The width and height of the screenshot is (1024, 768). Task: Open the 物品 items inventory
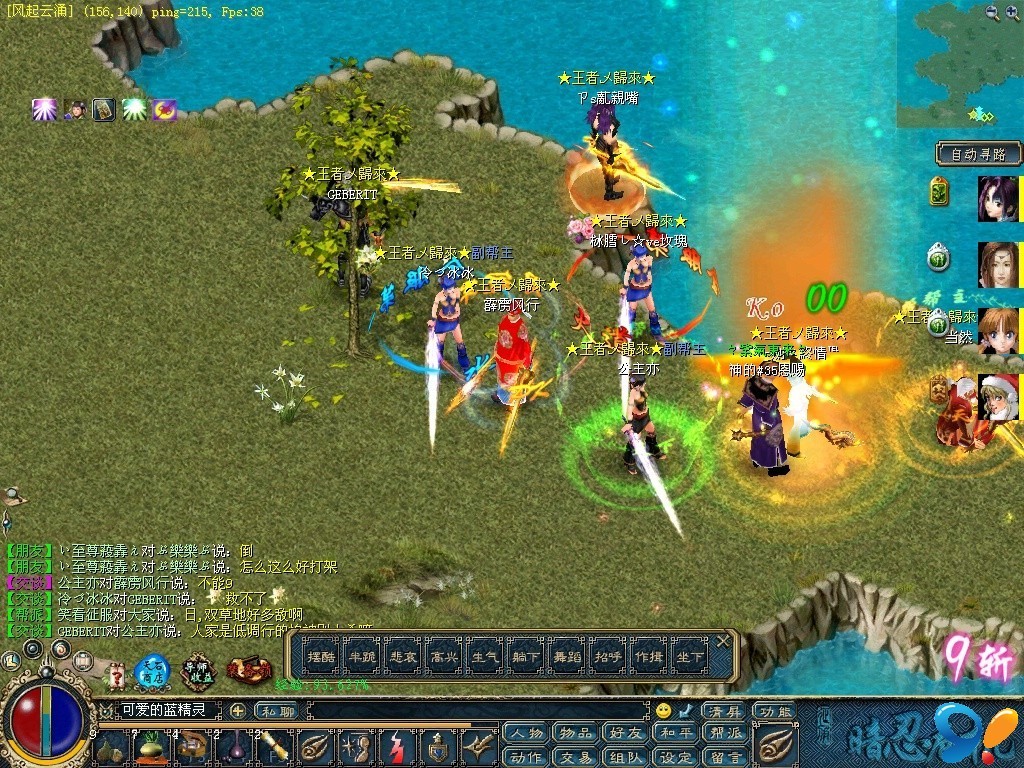[x=575, y=733]
